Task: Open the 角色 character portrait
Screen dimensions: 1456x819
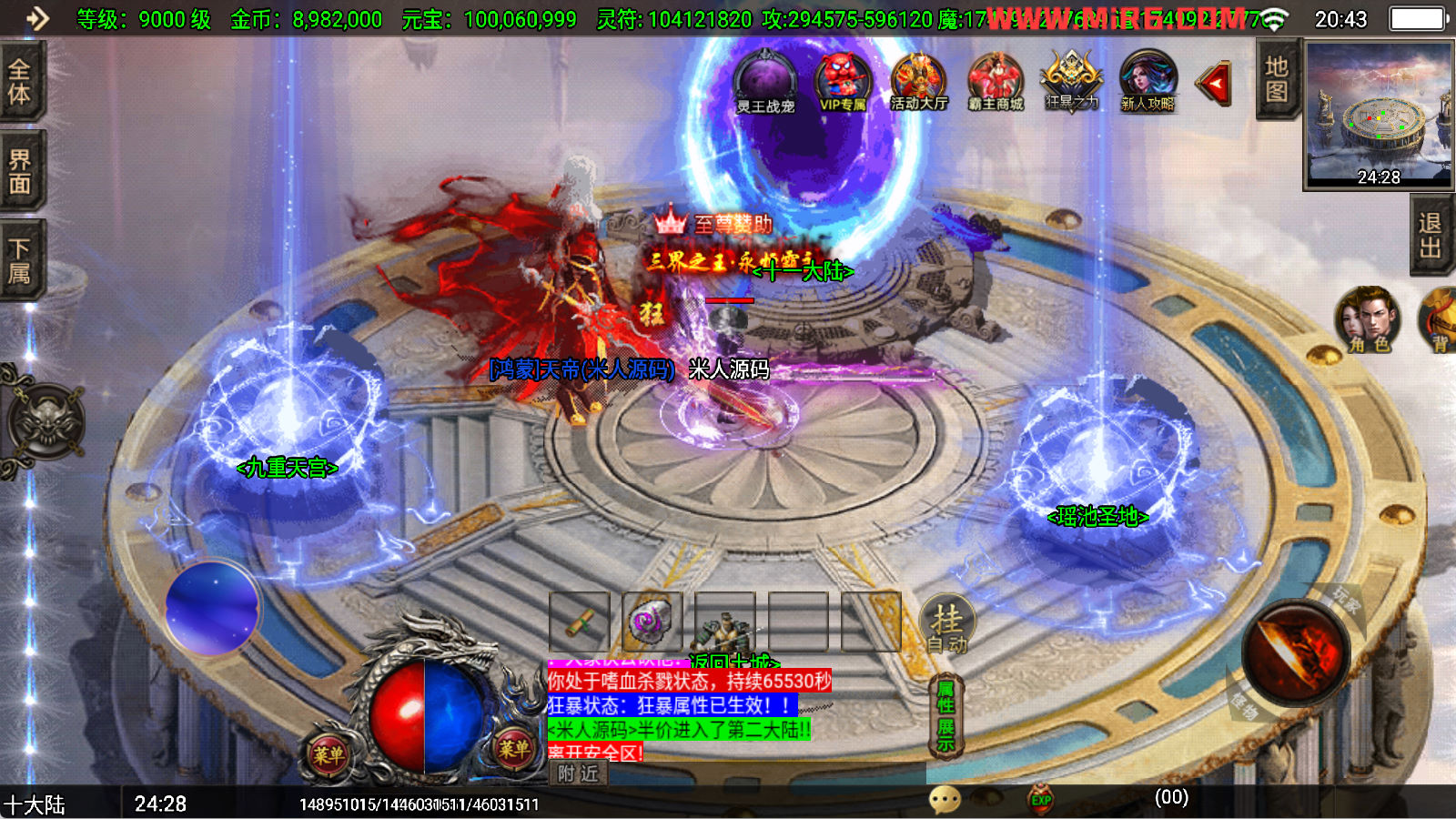Action: coord(1368,319)
